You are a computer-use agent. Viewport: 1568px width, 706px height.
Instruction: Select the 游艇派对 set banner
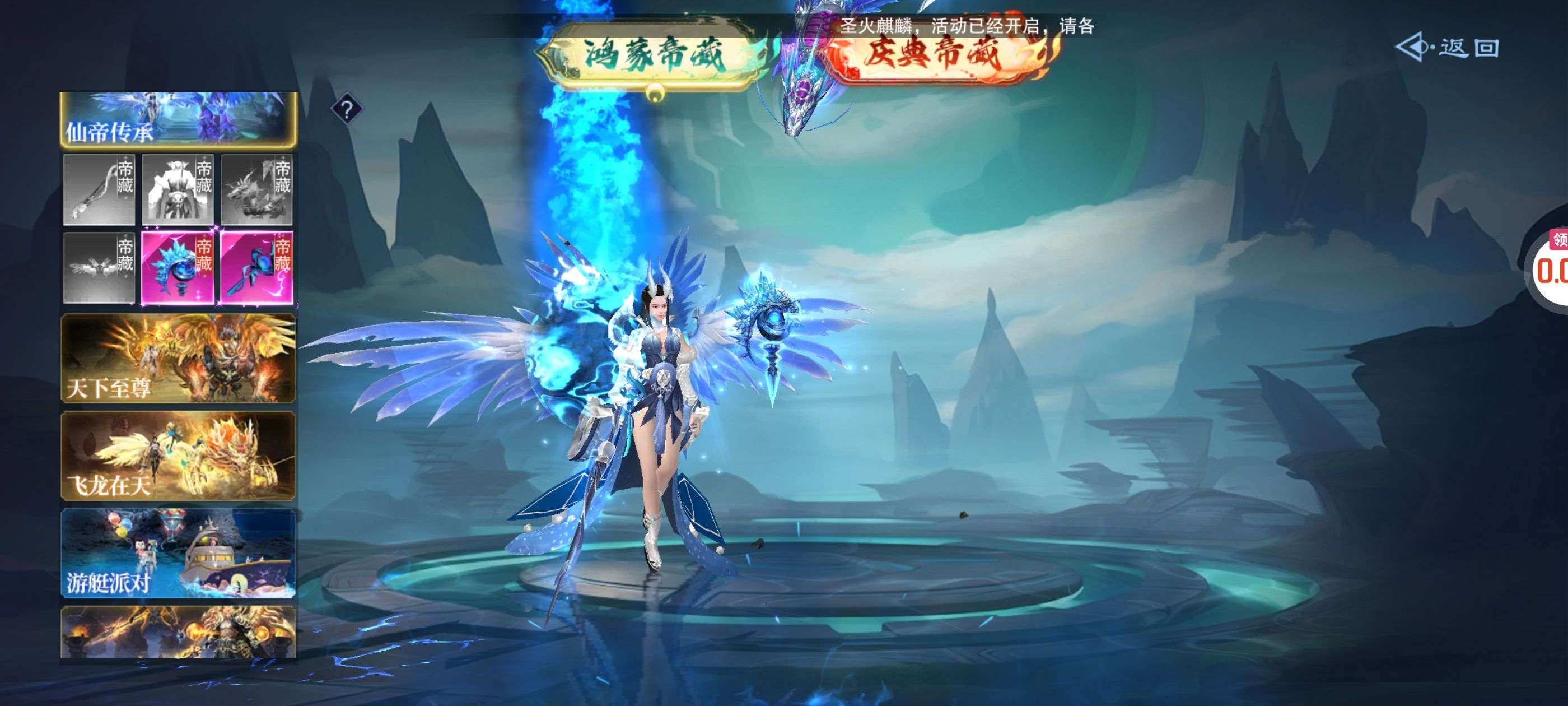point(178,553)
